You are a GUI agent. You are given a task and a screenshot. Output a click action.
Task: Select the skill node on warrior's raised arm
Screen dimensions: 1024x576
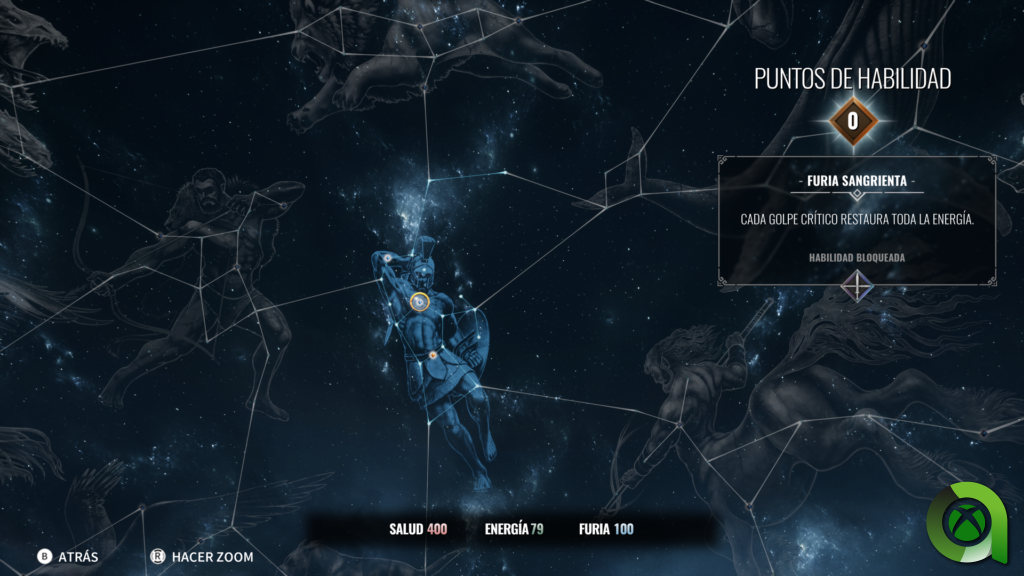coord(388,259)
